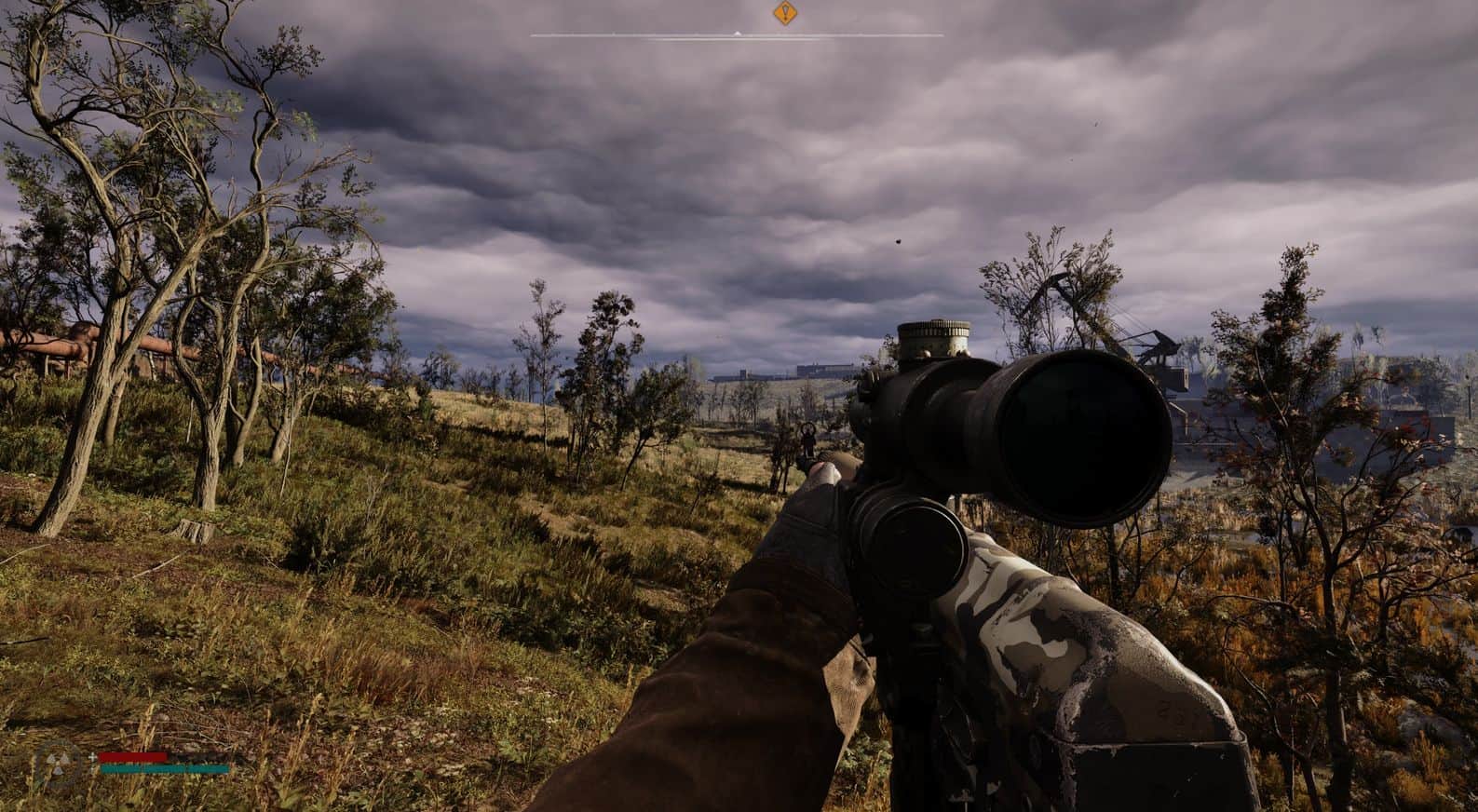Select the compass bar heading strip
The height and width of the screenshot is (812, 1478).
coord(737,35)
